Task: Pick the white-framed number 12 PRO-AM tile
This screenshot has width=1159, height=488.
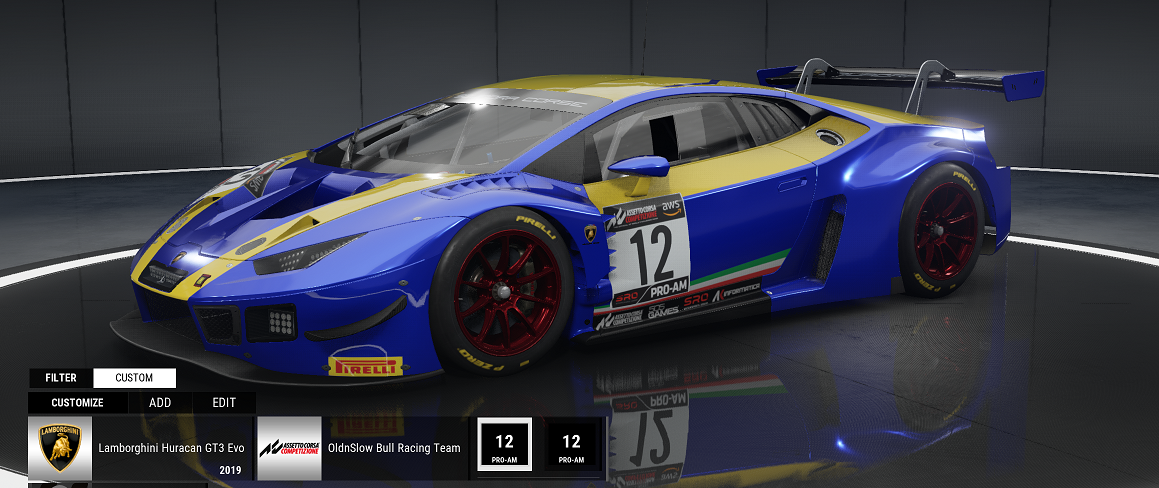Action: (x=504, y=446)
